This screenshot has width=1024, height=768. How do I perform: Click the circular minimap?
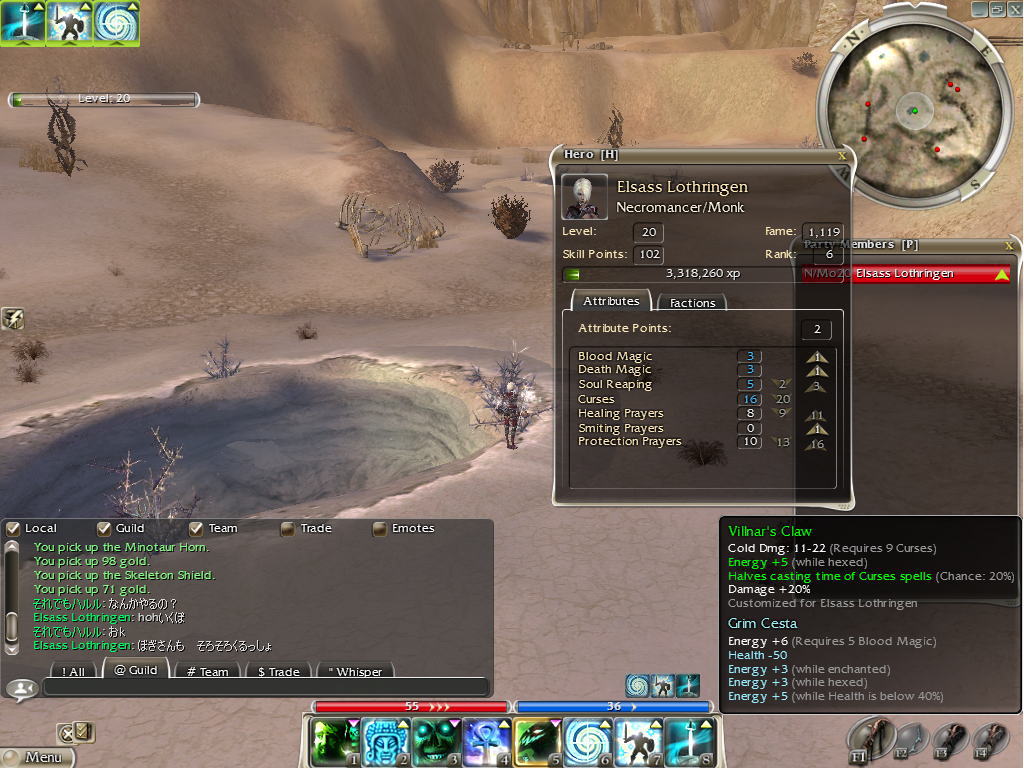pos(910,108)
